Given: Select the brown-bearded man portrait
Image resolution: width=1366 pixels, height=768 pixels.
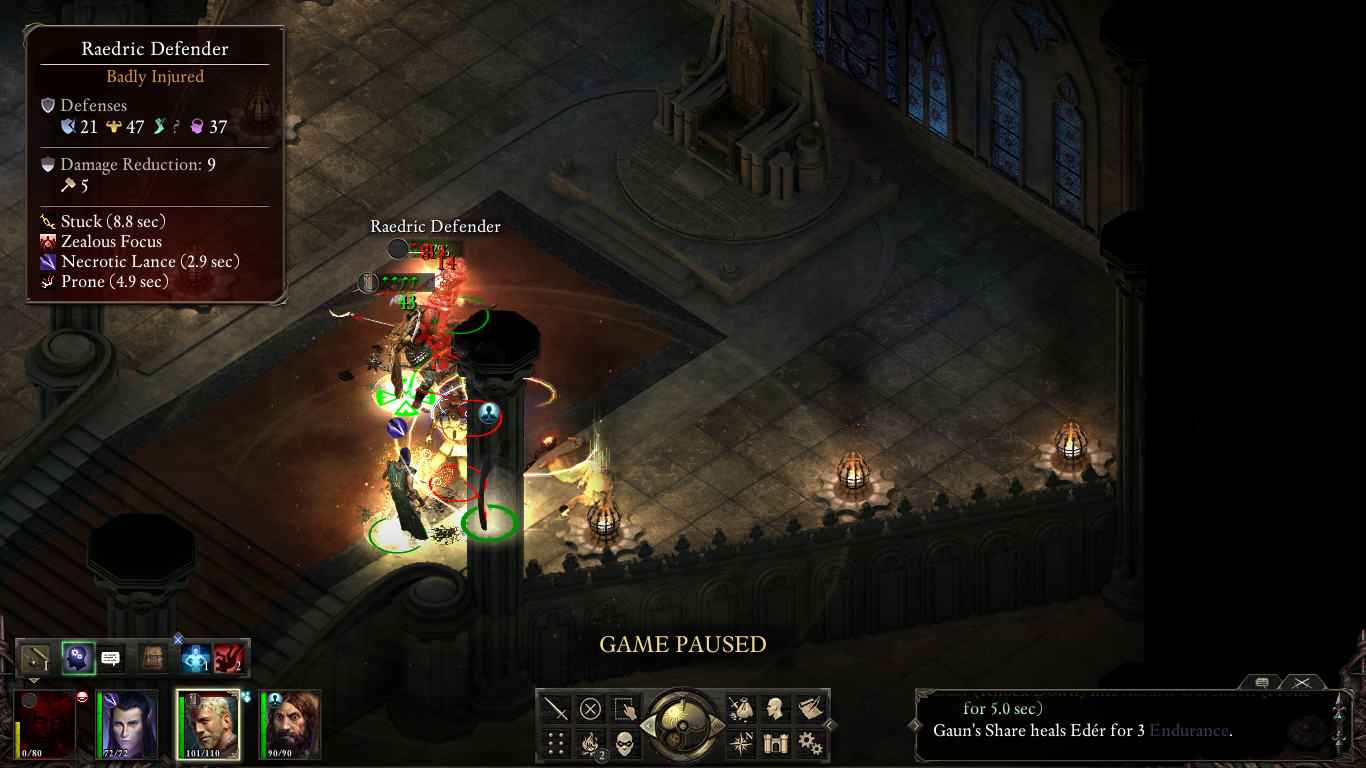Looking at the screenshot, I should pos(290,722).
